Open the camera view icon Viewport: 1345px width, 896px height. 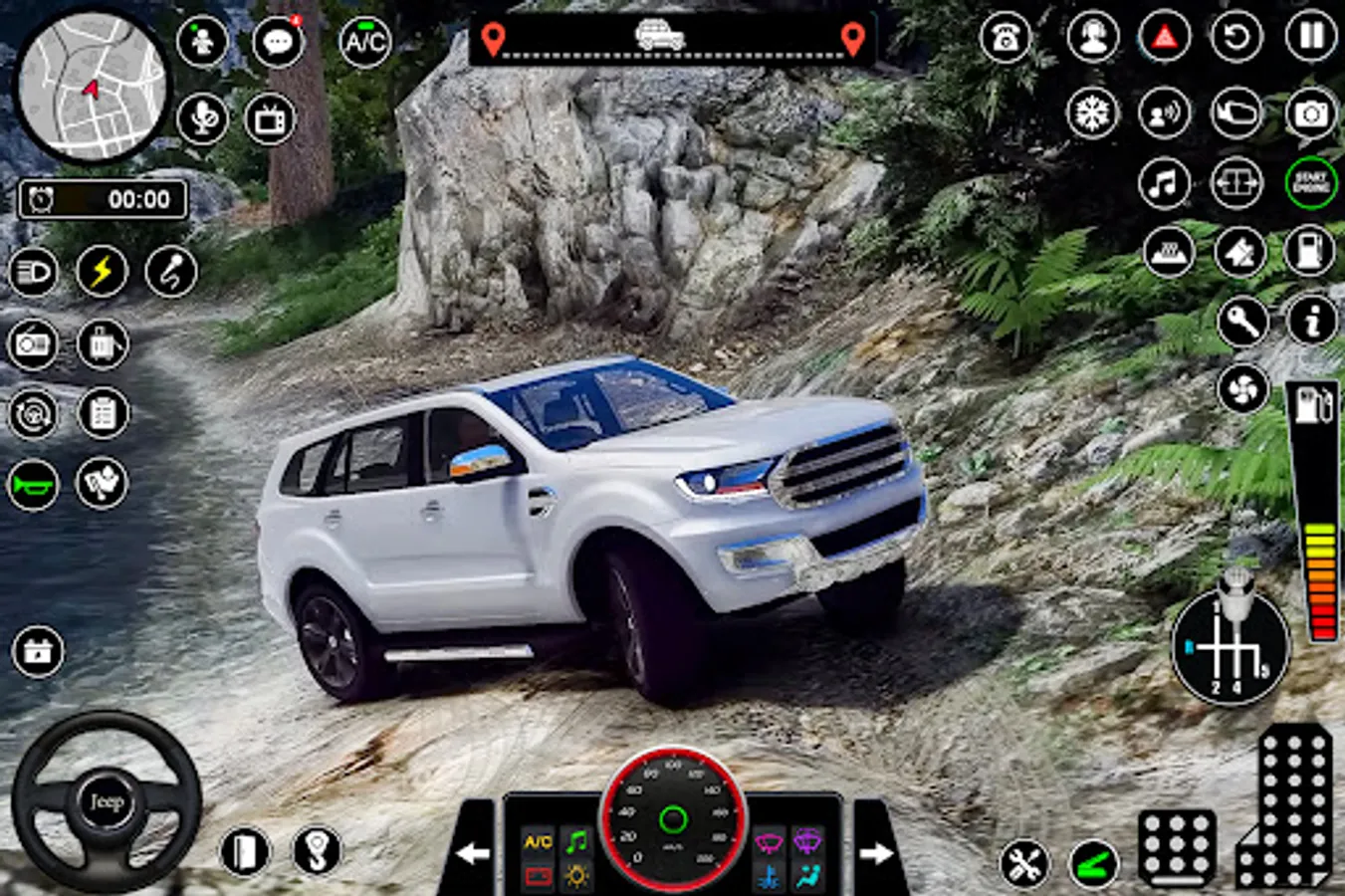1311,112
